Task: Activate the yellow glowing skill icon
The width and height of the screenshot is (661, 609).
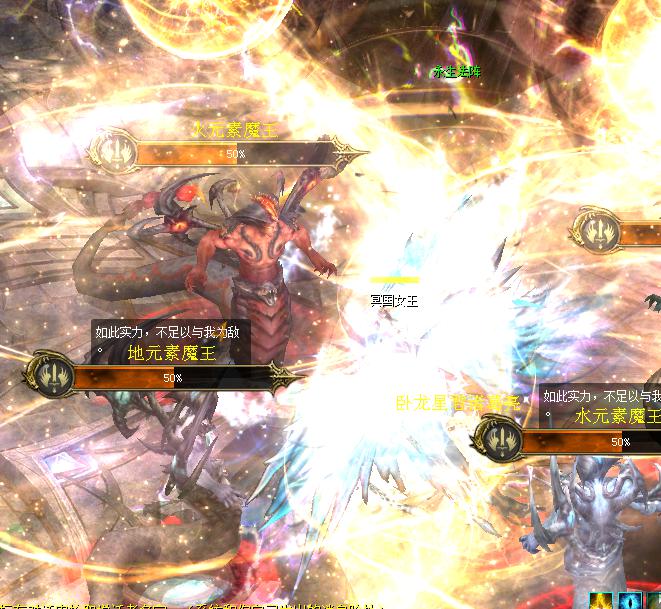Action: (x=602, y=600)
